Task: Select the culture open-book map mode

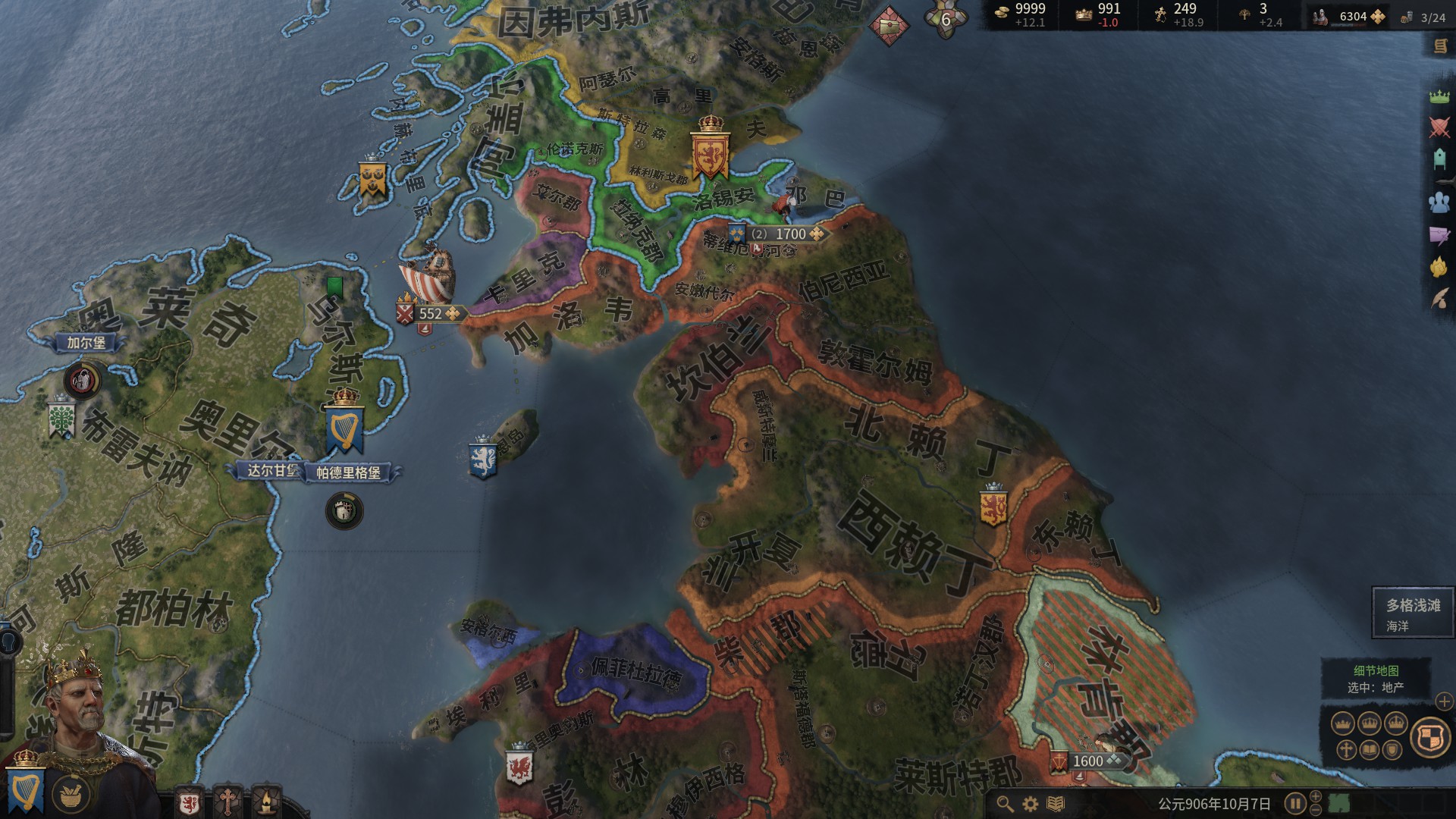Action: pos(1370,751)
